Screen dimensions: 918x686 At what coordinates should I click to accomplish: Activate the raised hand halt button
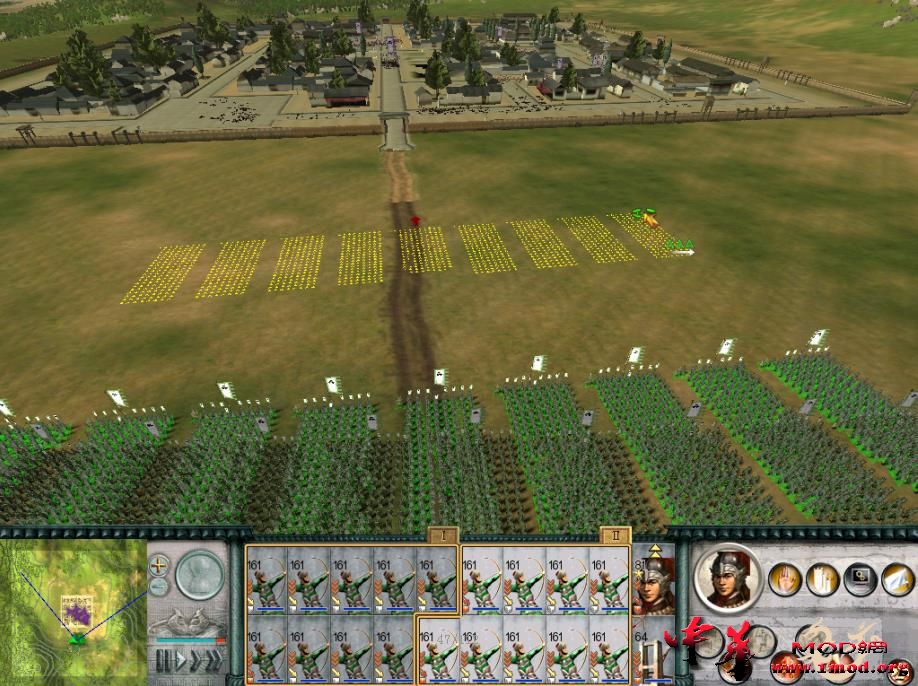(x=783, y=578)
